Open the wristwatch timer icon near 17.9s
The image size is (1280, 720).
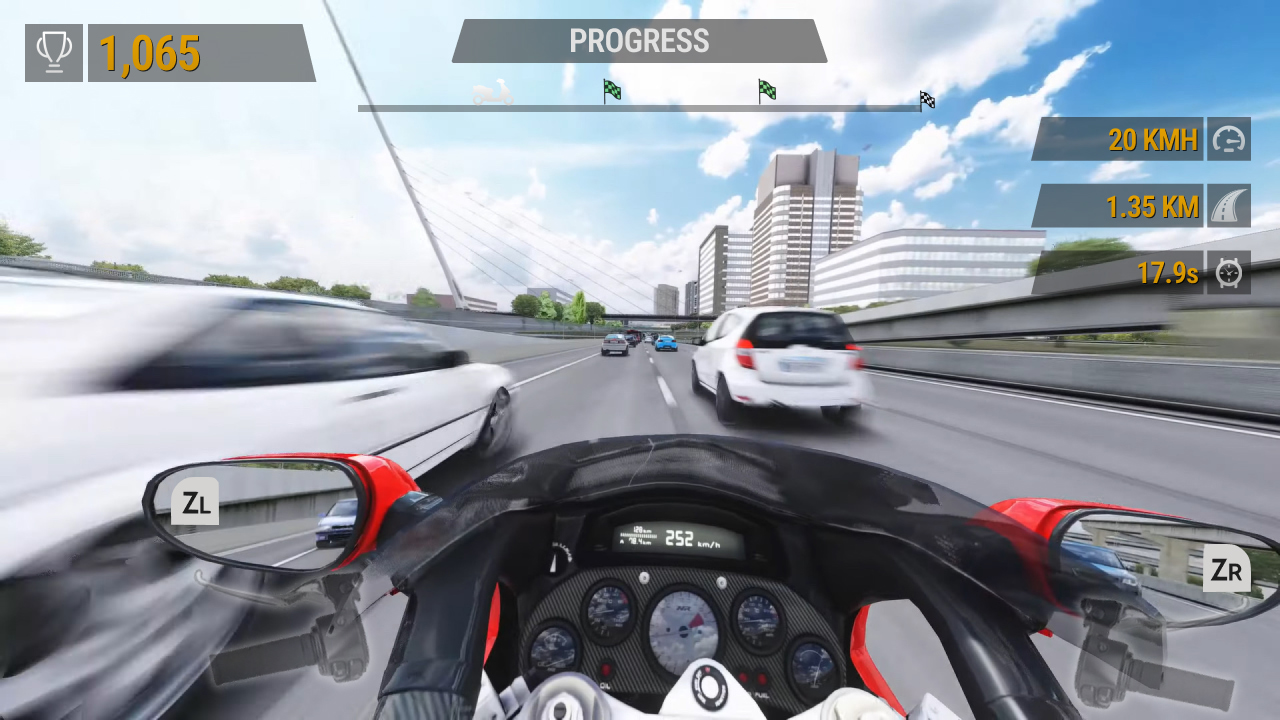point(1228,272)
